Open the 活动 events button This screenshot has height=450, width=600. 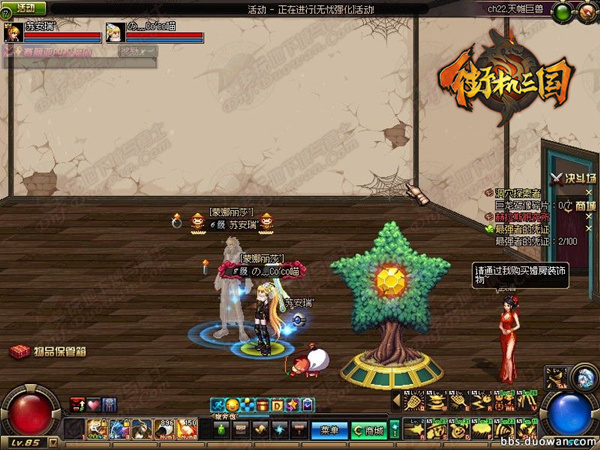click(x=26, y=8)
